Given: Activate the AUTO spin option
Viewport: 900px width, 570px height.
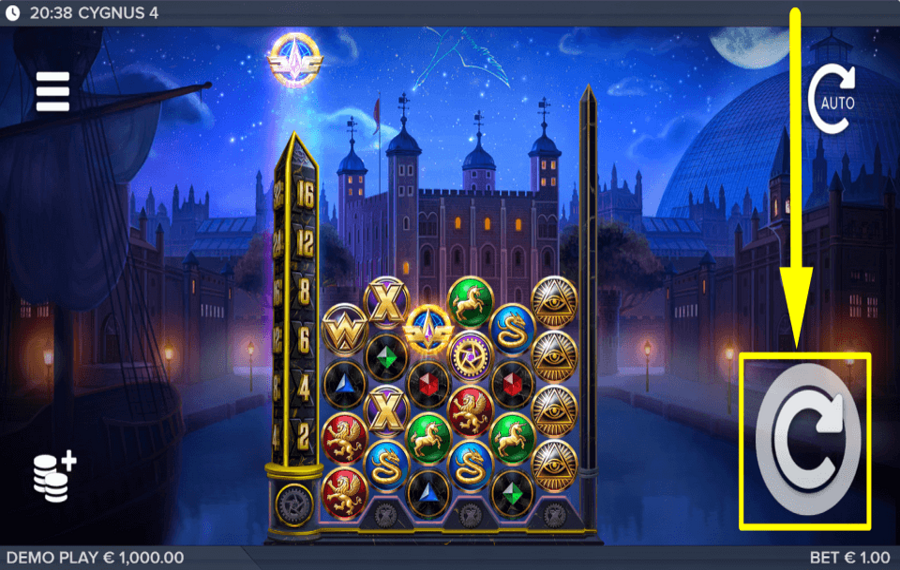Looking at the screenshot, I should pyautogui.click(x=833, y=100).
